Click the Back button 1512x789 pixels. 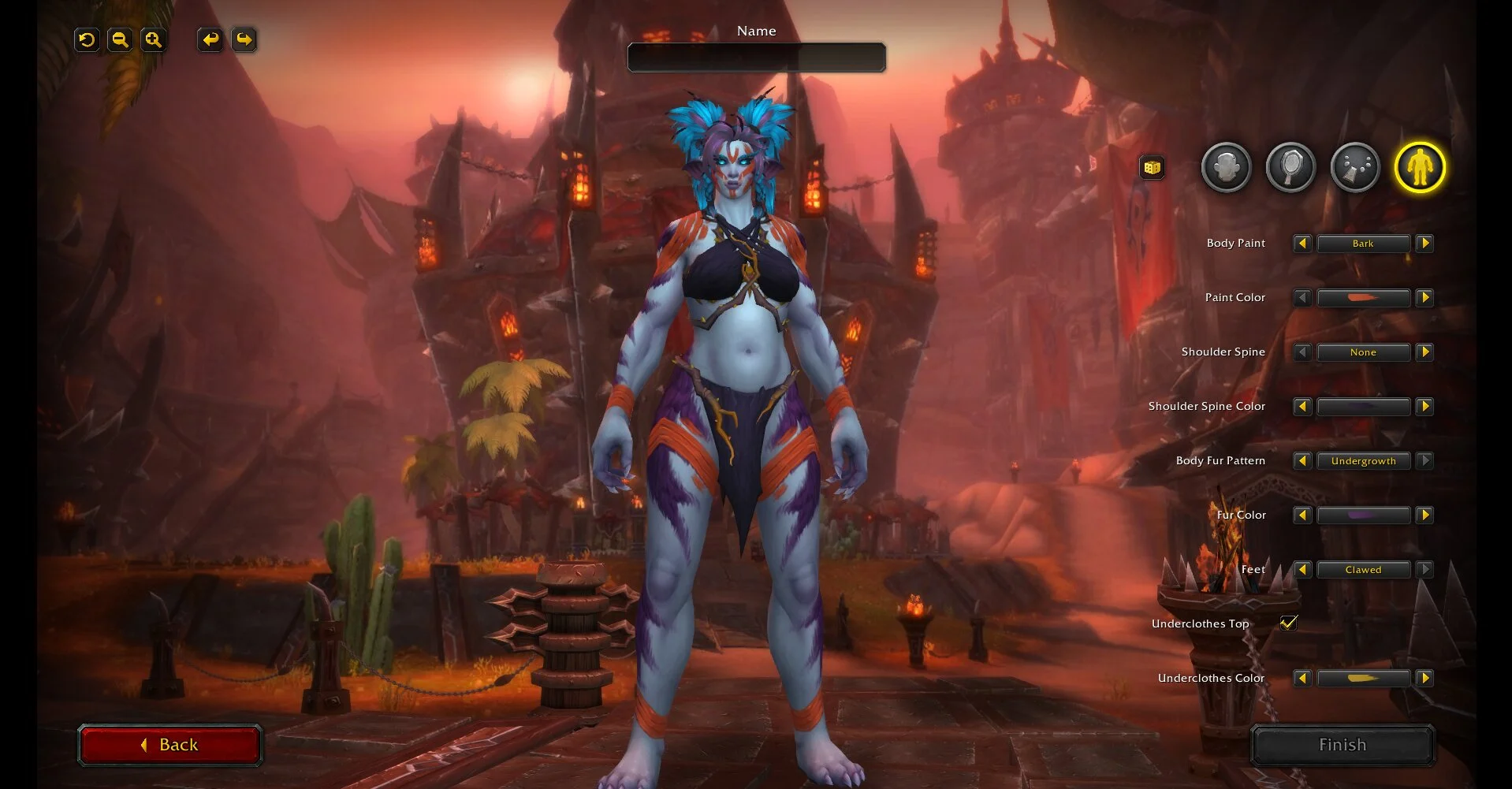169,745
